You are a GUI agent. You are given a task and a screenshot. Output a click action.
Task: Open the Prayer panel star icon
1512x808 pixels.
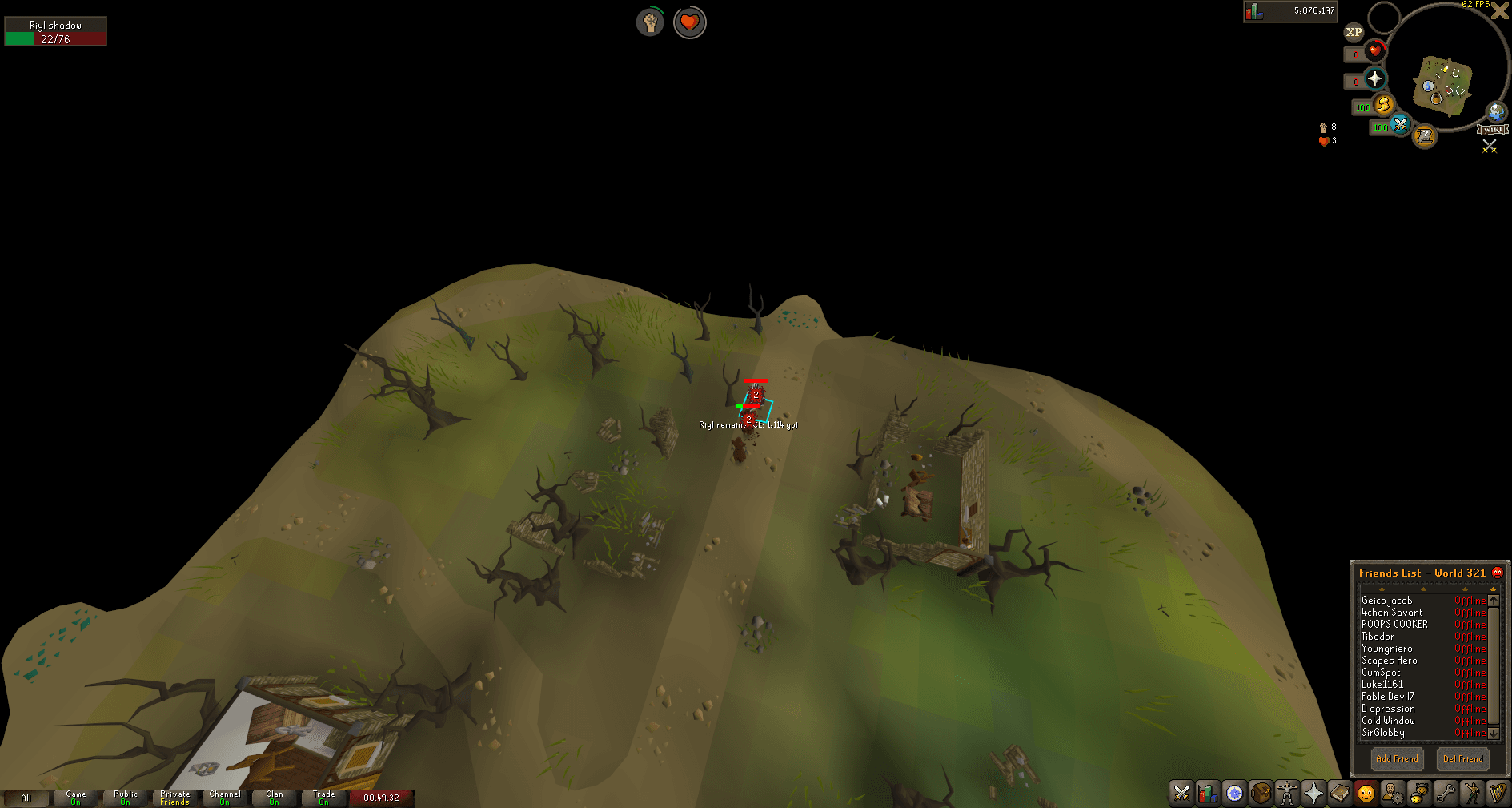point(1313,794)
